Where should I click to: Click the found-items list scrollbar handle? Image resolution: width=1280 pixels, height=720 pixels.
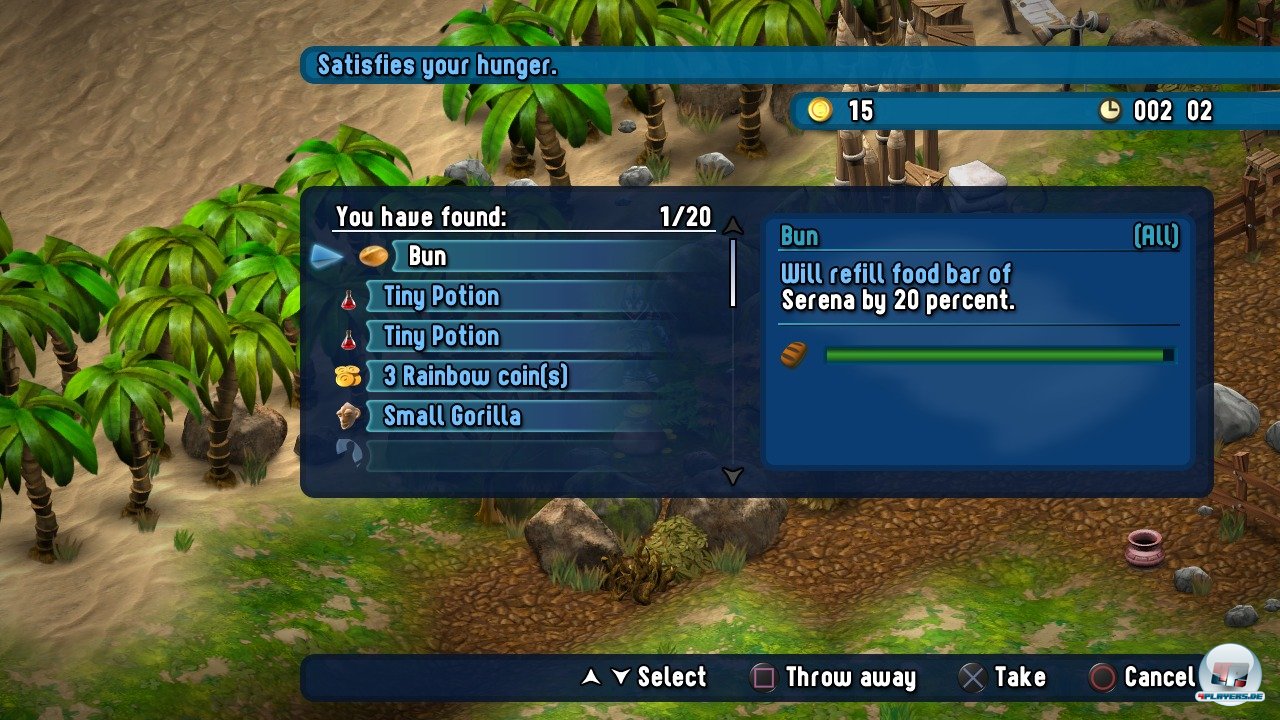pos(733,272)
